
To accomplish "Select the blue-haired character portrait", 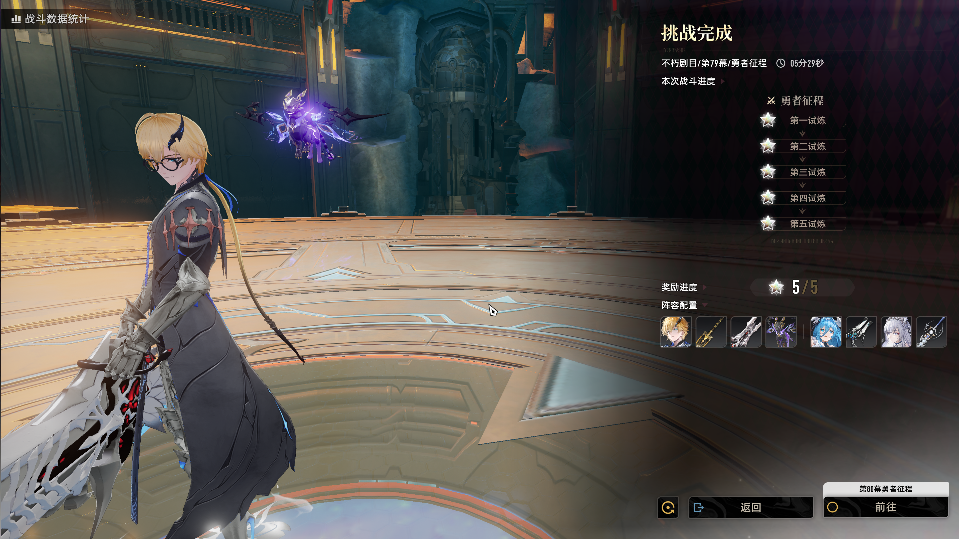I will [826, 331].
